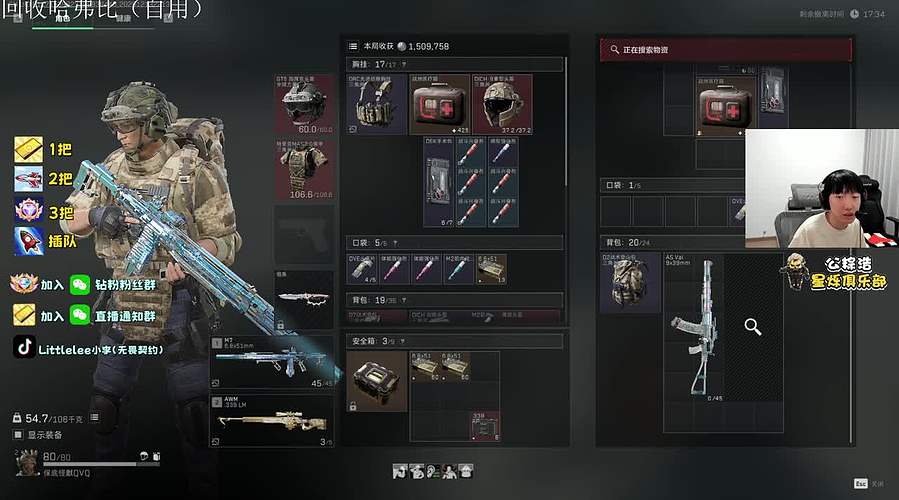Select the equipped body armor slot
899x500 pixels.
[x=302, y=170]
